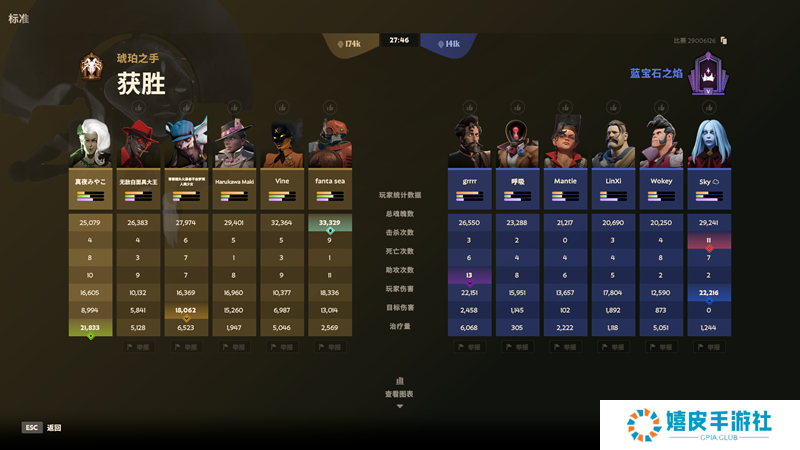Click the Vine player name card
This screenshot has width=800, height=450.
pos(282,188)
